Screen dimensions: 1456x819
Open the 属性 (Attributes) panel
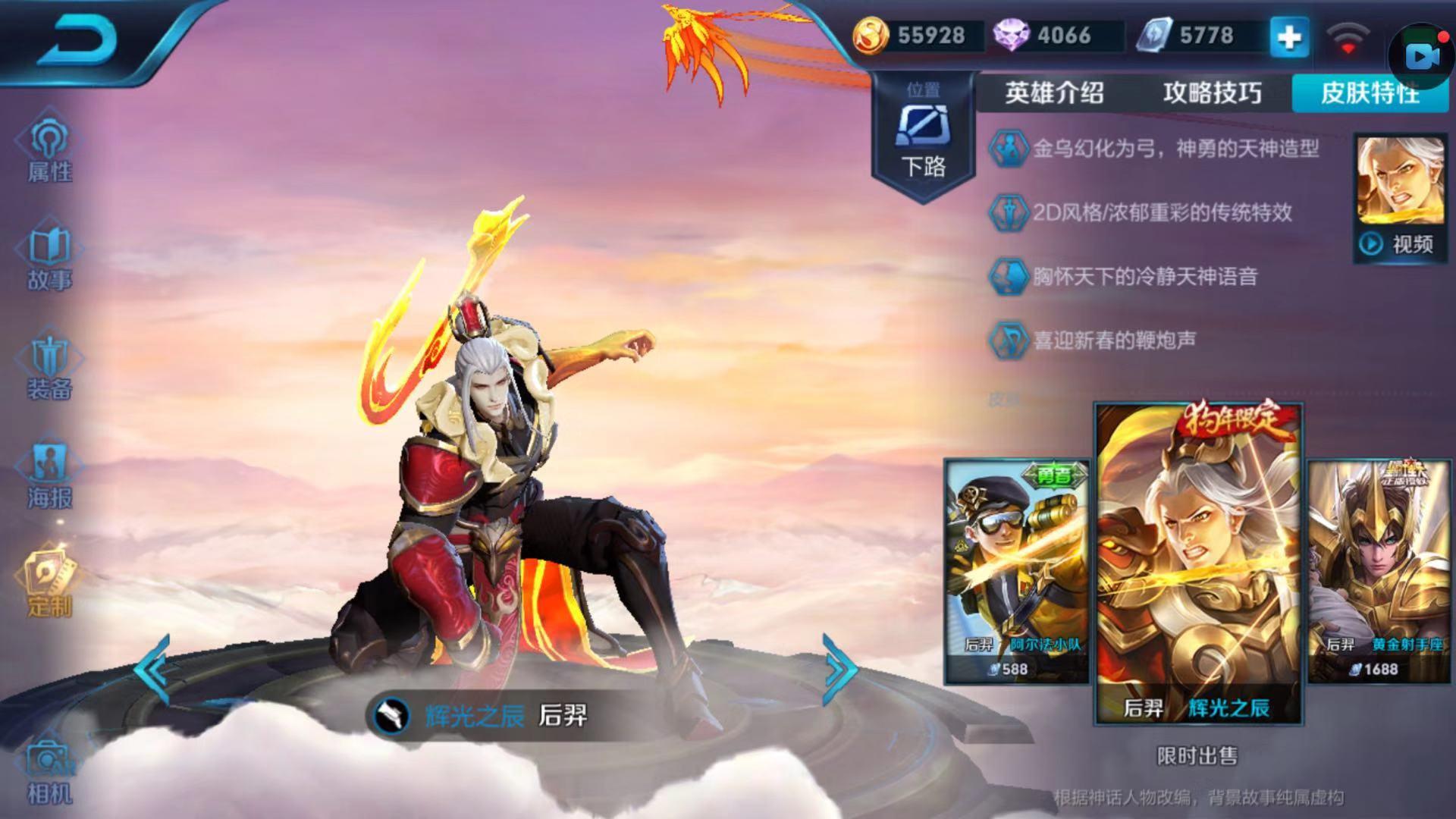(x=49, y=148)
